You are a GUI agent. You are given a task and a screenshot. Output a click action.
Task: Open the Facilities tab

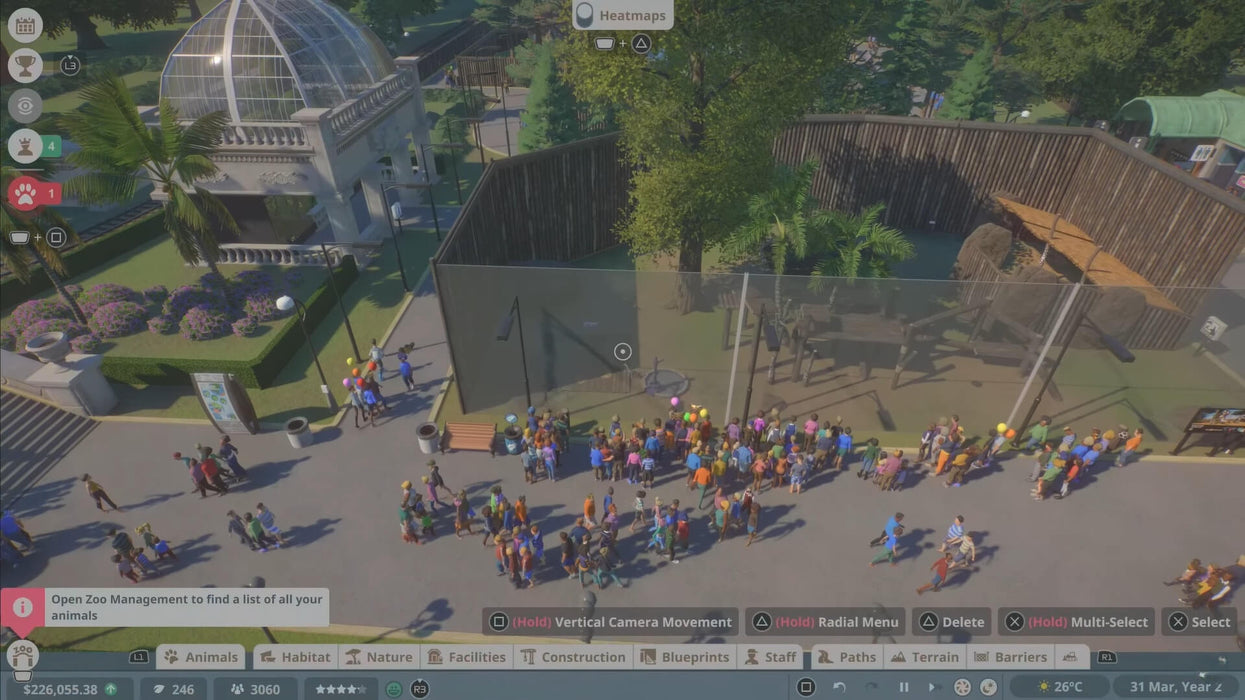(466, 657)
